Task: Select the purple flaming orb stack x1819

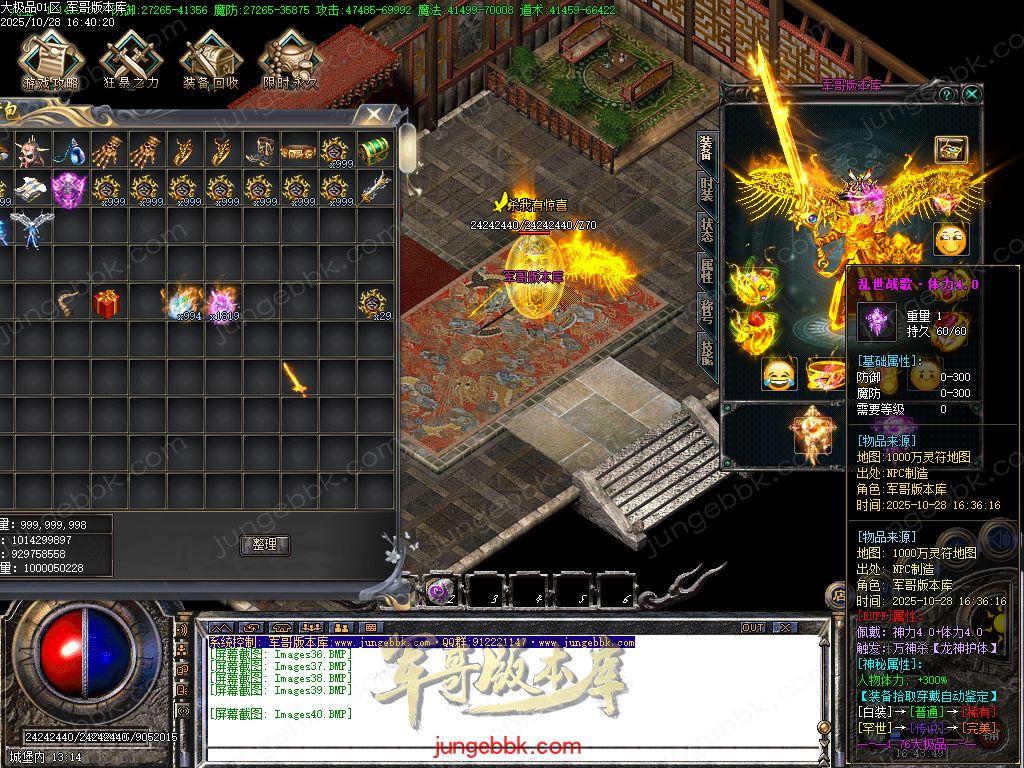Action: coord(221,302)
